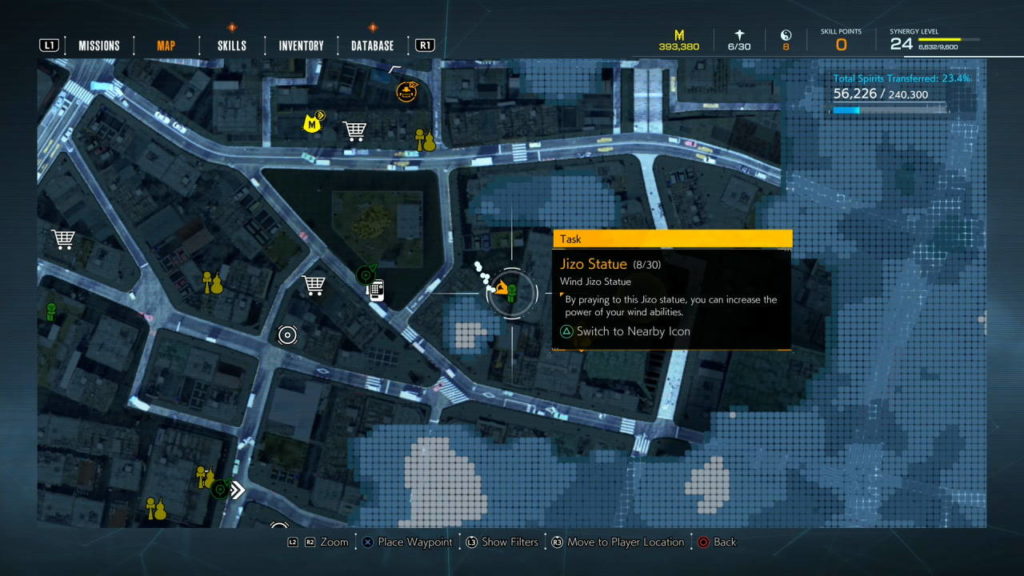Choose the white concentric-circle waypoint marker
The image size is (1024, 576).
click(288, 335)
